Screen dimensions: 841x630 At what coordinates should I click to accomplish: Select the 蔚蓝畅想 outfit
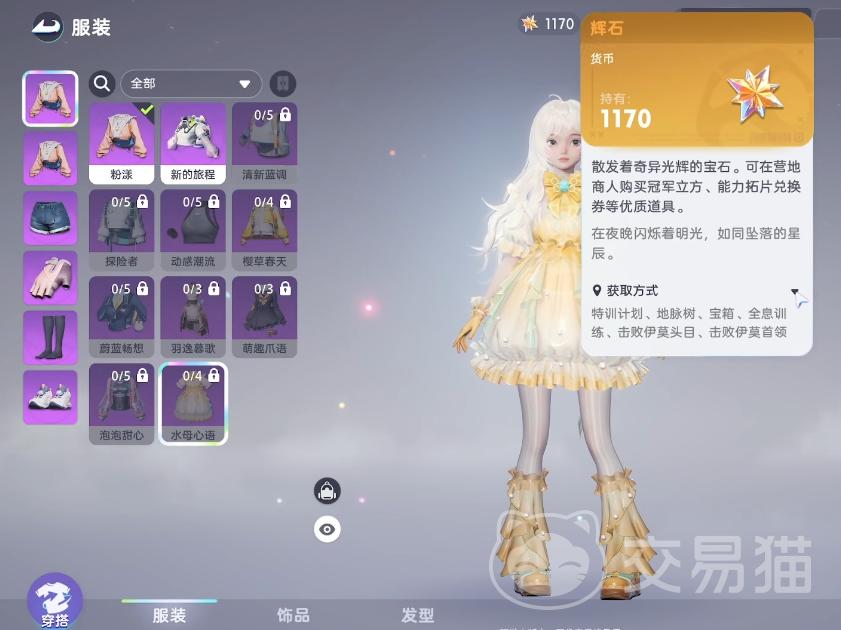tap(122, 316)
